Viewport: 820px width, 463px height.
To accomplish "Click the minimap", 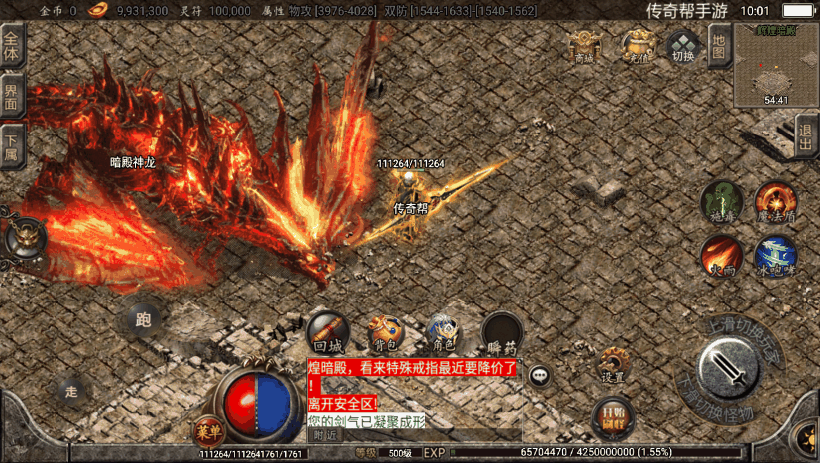I will (x=776, y=64).
